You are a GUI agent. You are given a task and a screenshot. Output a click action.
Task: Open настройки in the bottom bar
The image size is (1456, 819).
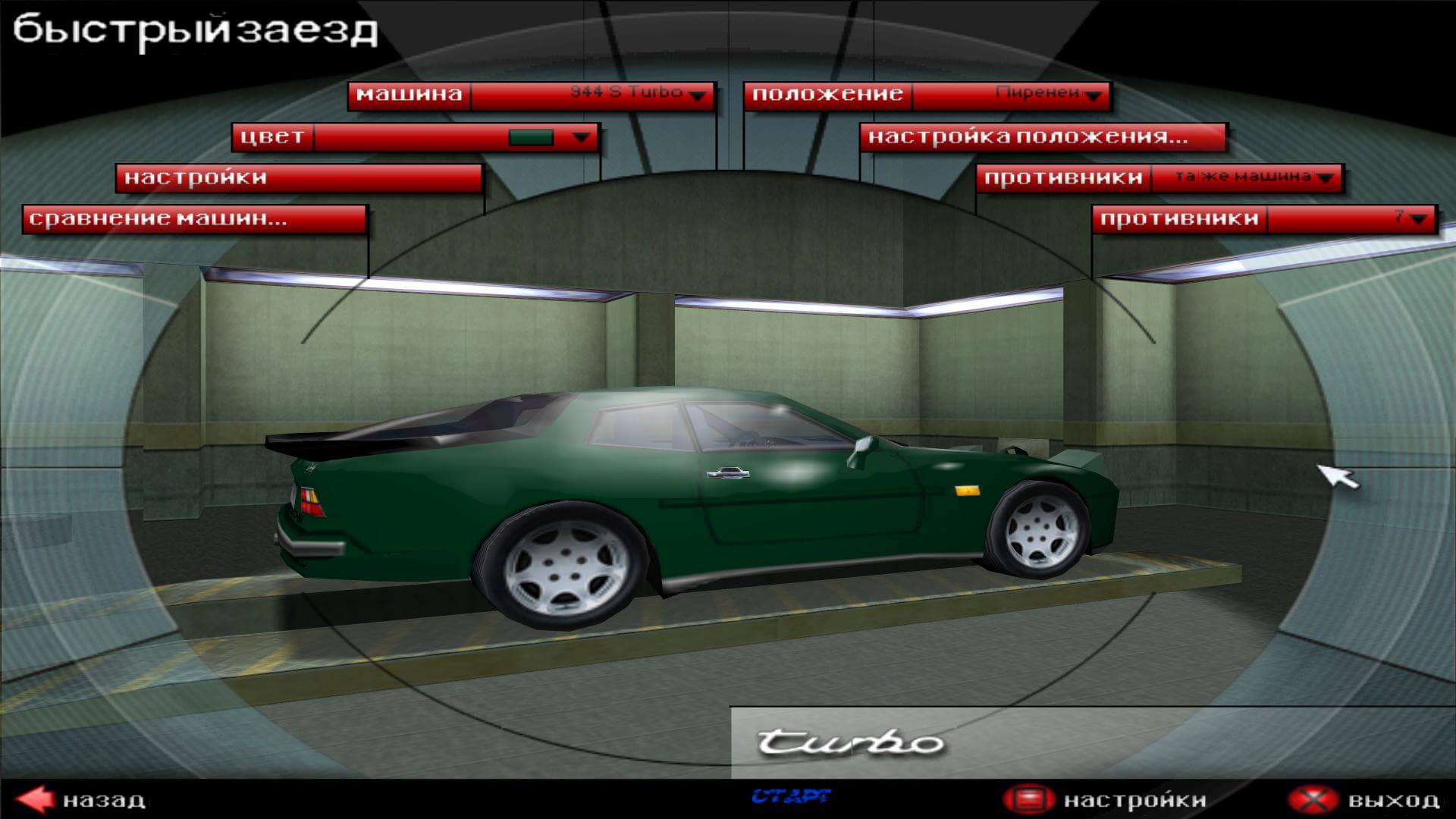1104,800
